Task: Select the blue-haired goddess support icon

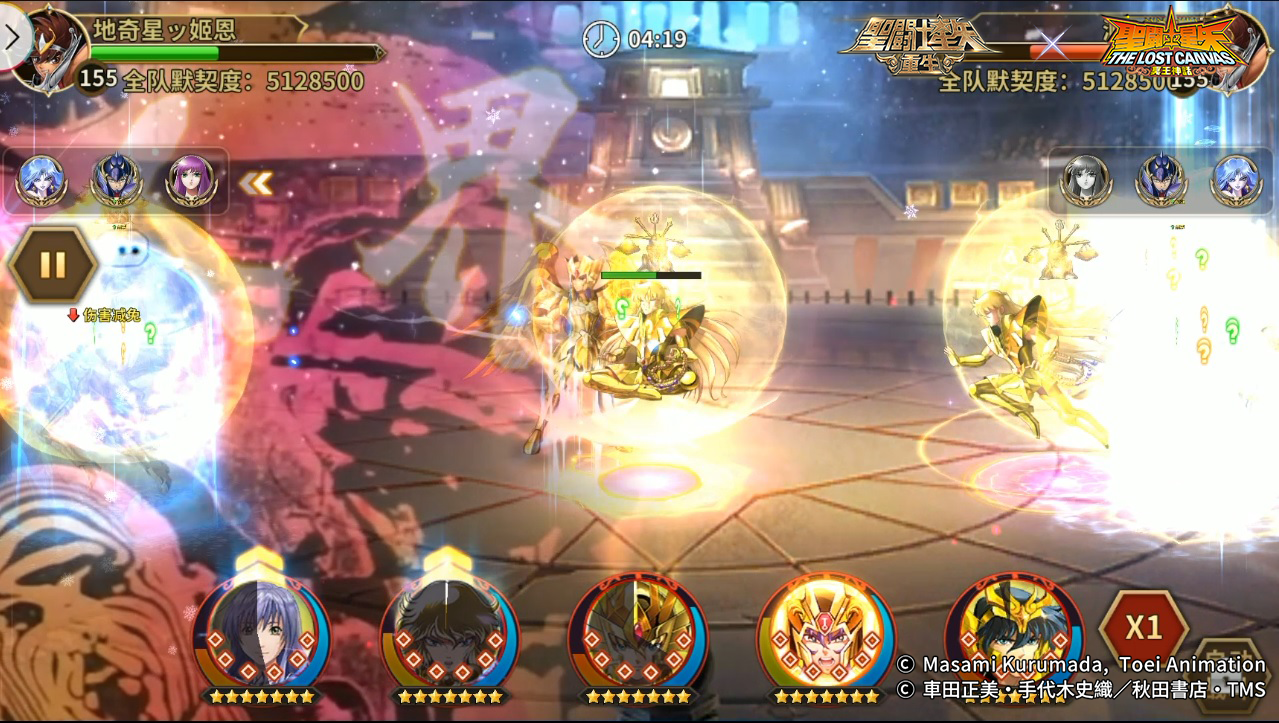Action: (42, 181)
